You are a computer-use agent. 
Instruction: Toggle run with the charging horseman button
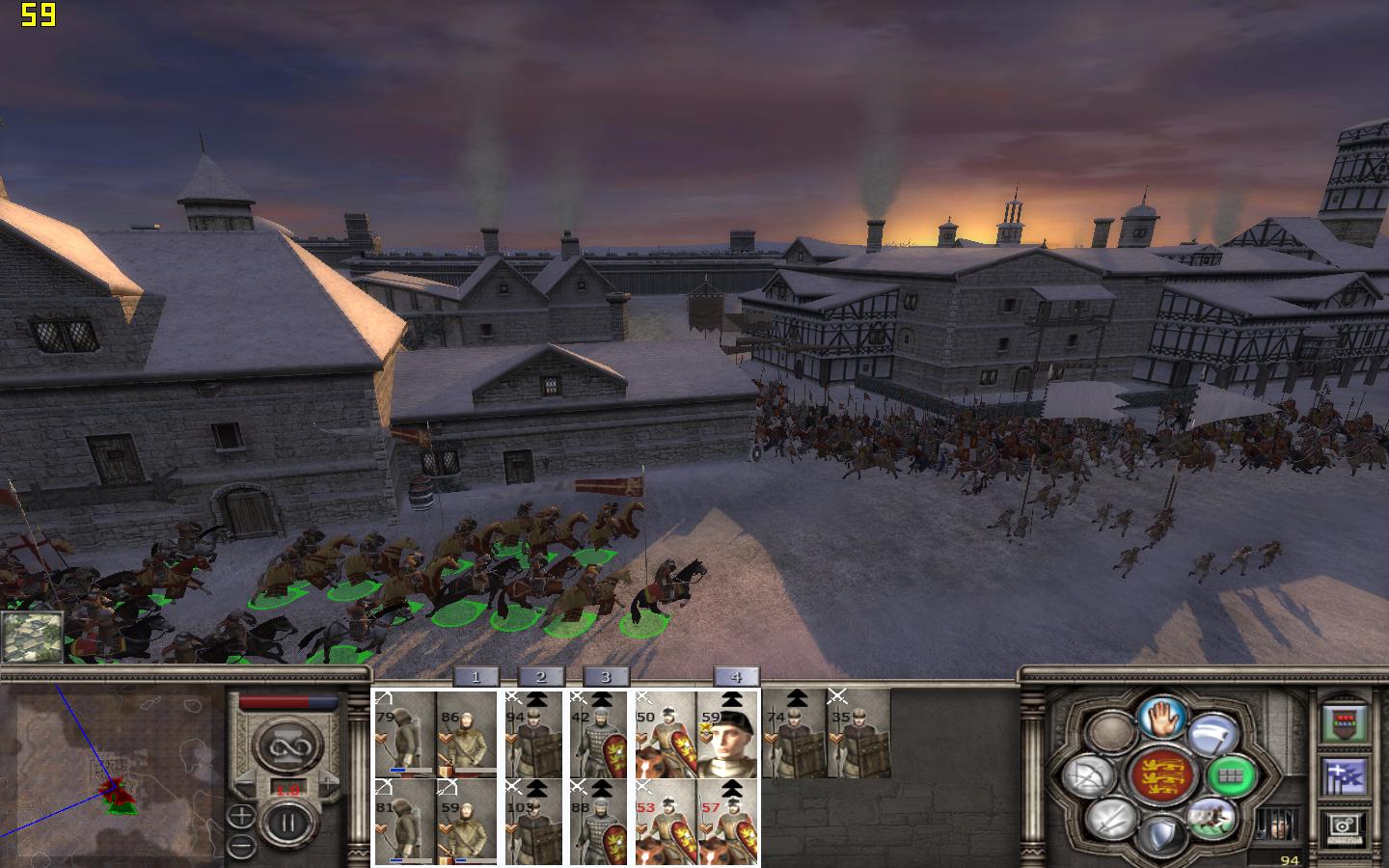point(1212,818)
